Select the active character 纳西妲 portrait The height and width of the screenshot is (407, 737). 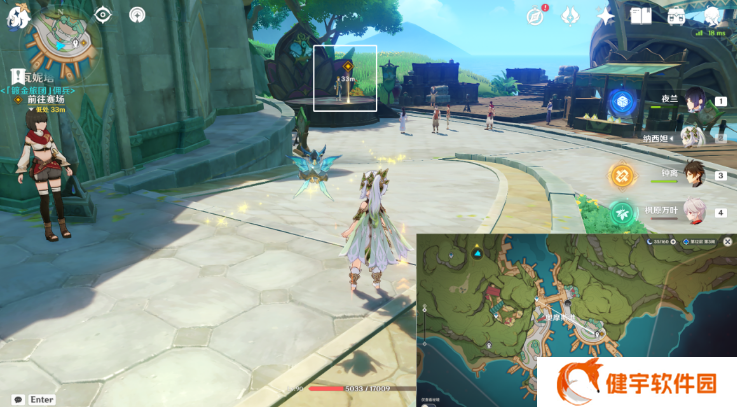click(x=694, y=137)
